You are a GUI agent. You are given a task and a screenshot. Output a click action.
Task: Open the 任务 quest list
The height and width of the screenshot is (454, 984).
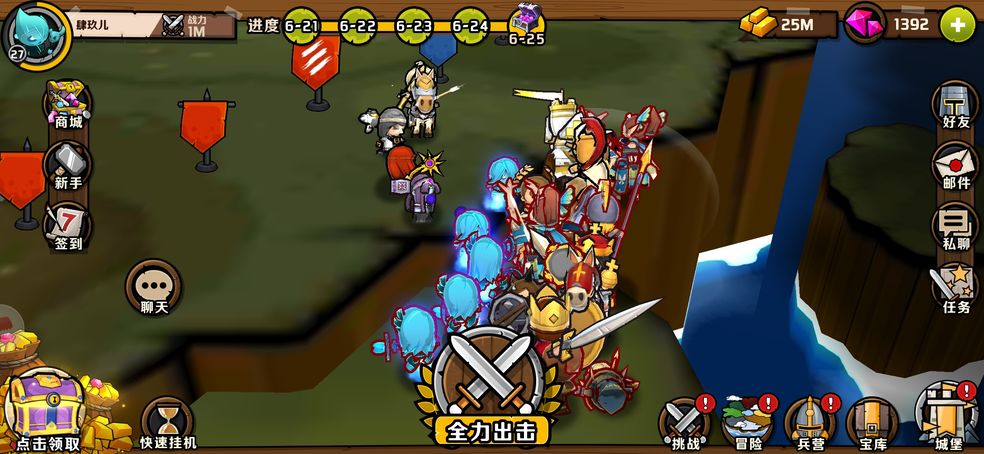tap(955, 288)
